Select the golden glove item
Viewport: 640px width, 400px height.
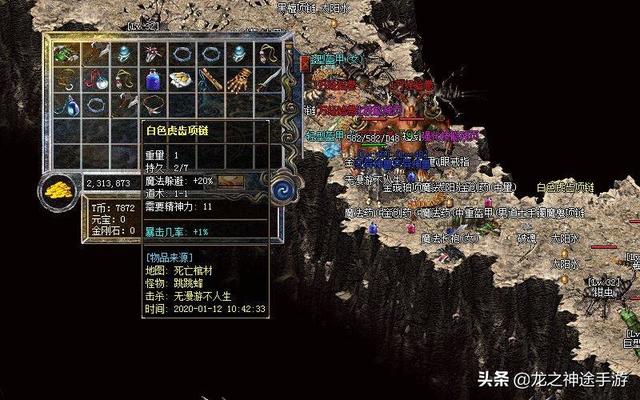point(240,79)
